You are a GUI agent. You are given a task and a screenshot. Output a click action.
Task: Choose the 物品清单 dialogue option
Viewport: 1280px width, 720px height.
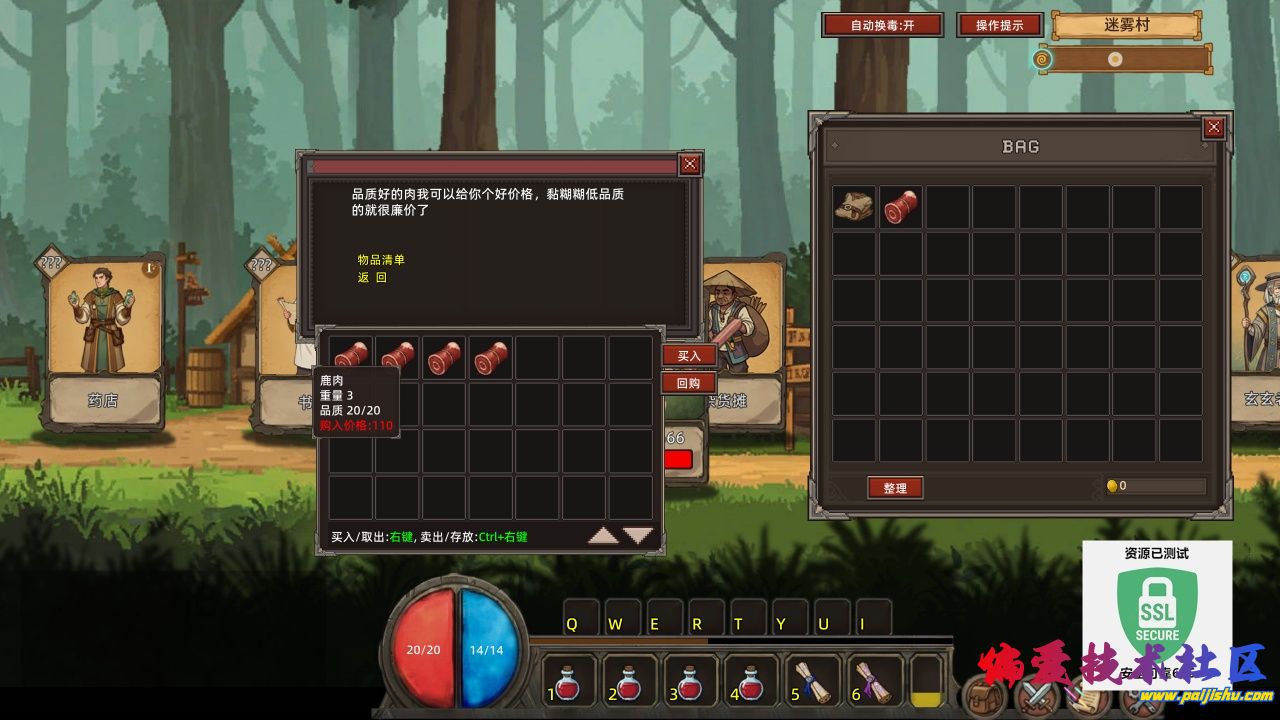(x=381, y=260)
